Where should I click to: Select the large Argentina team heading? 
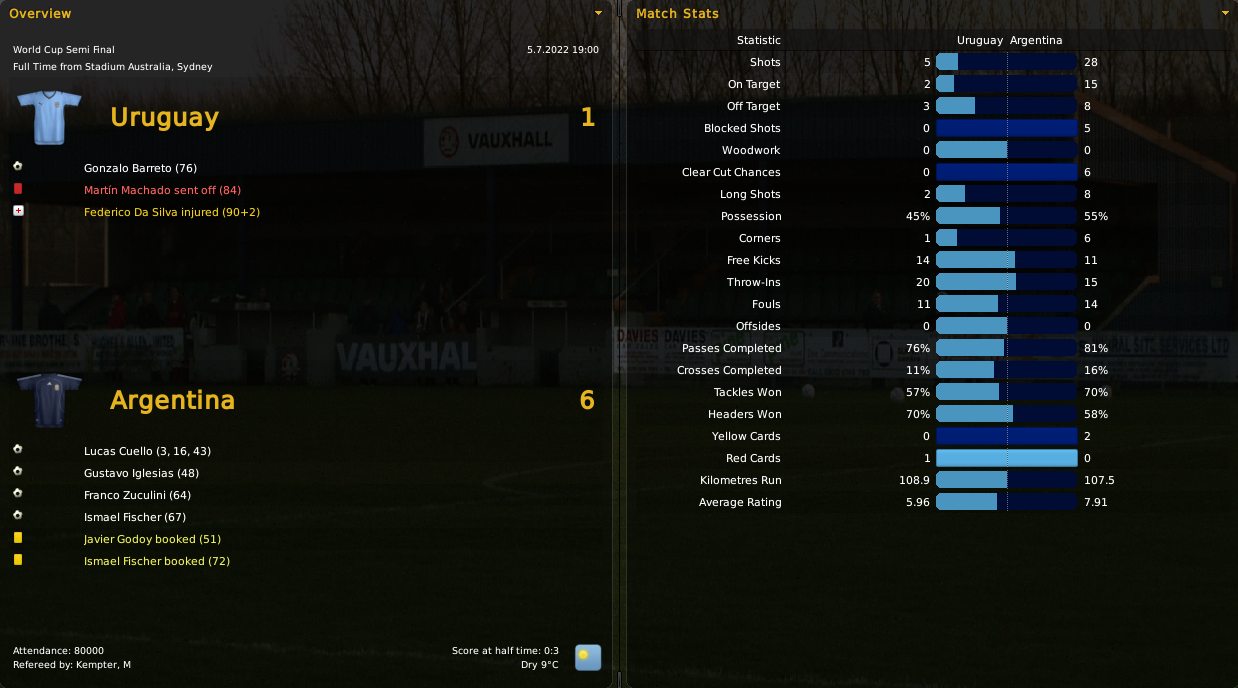click(x=172, y=400)
